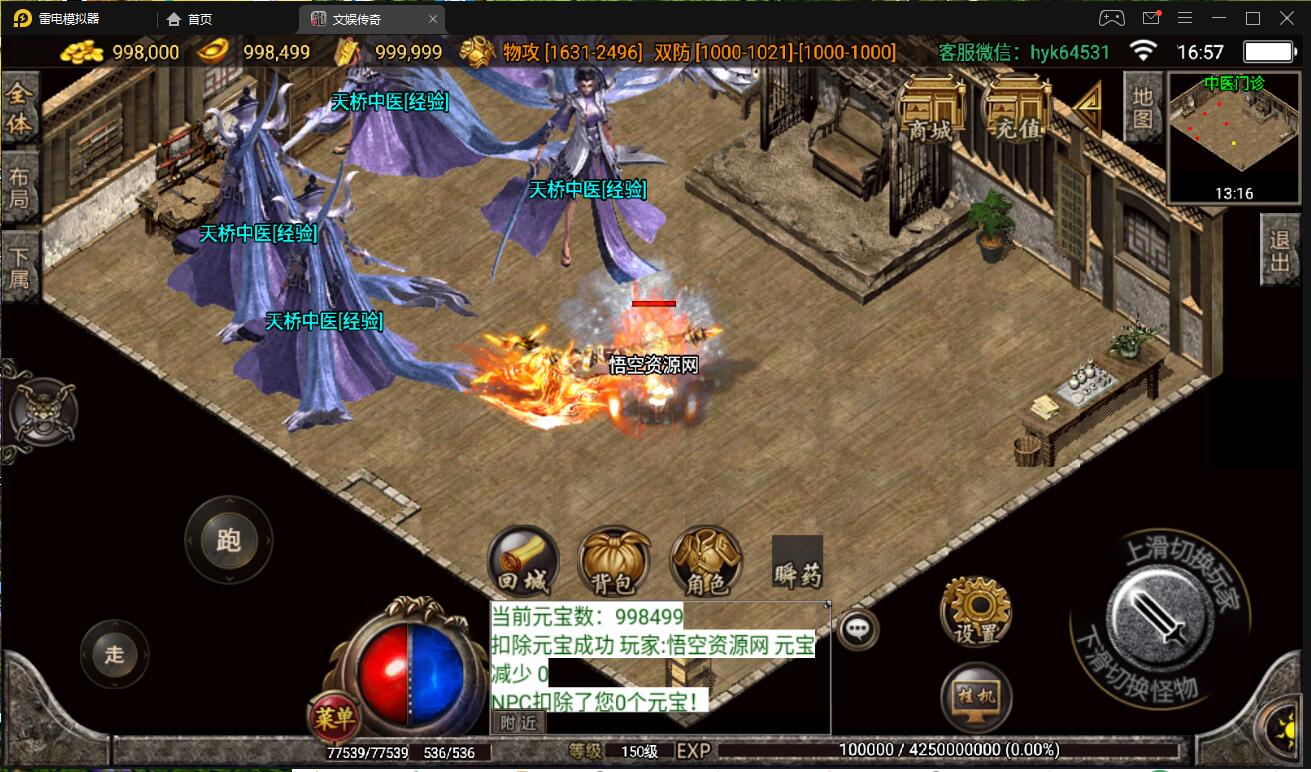The height and width of the screenshot is (772, 1311).
Task: Toggle 挂机 auto-battle
Action: click(976, 697)
